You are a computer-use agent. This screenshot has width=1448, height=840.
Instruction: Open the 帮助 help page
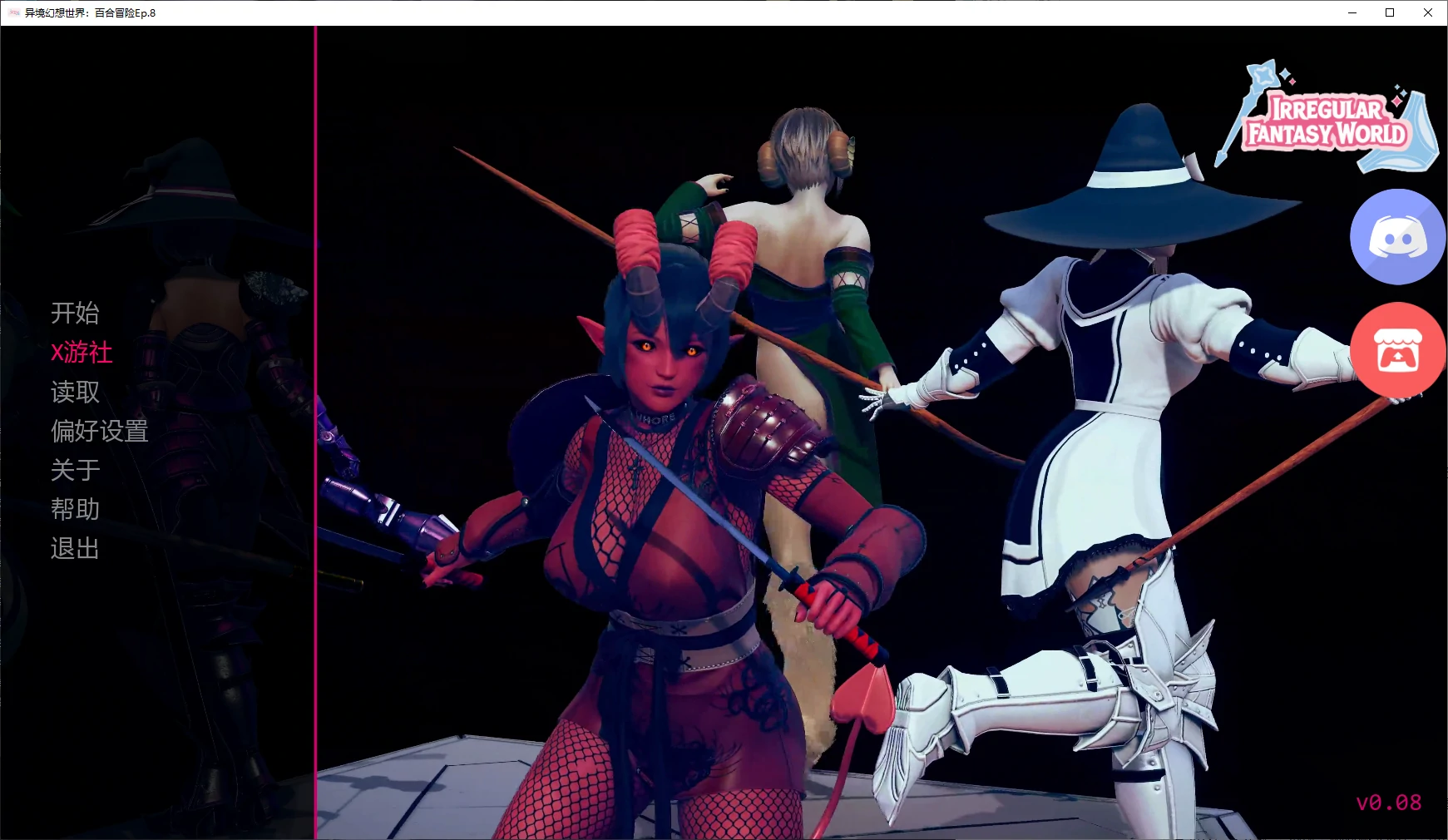[x=75, y=509]
